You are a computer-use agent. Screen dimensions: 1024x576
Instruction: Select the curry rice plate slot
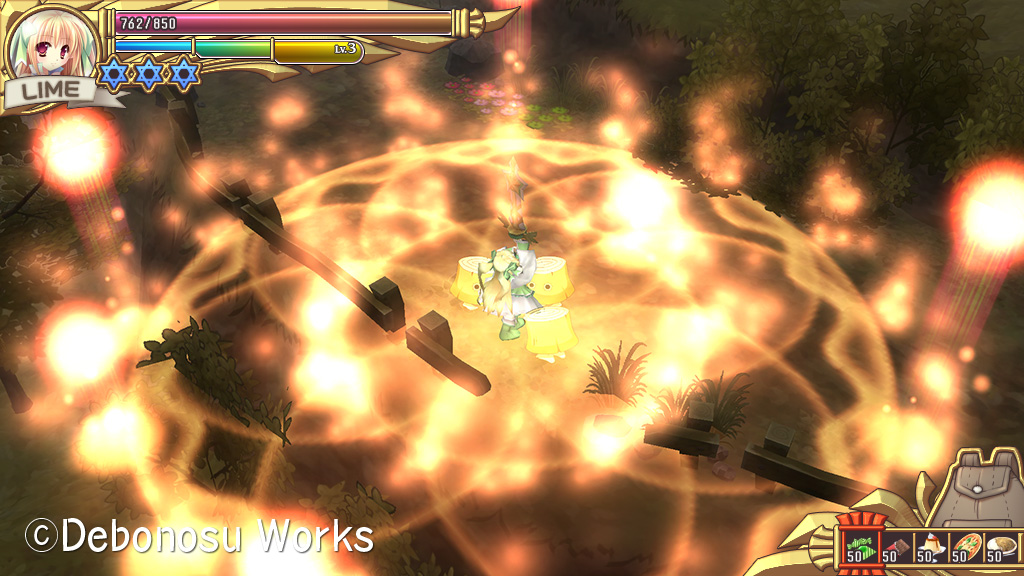[999, 546]
